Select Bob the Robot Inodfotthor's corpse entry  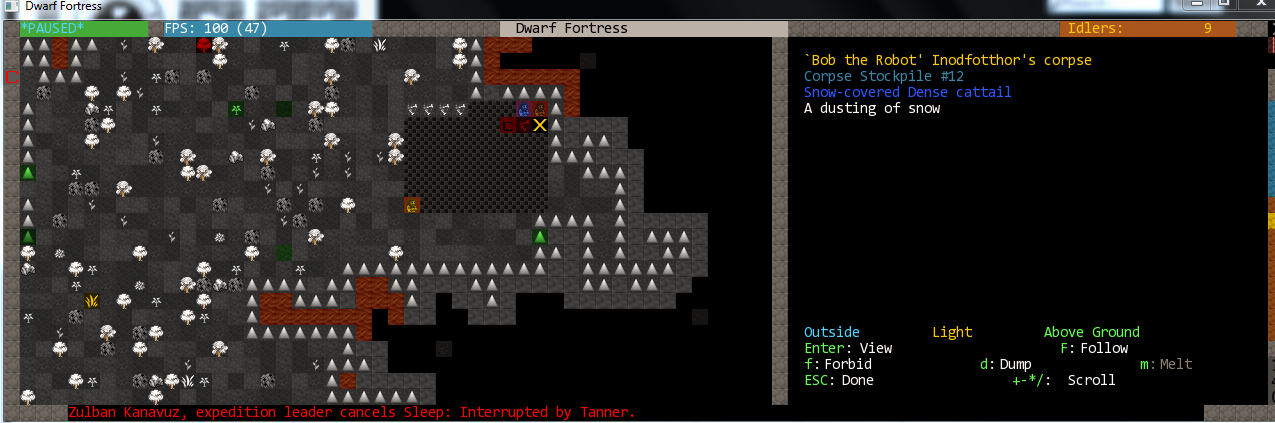947,60
